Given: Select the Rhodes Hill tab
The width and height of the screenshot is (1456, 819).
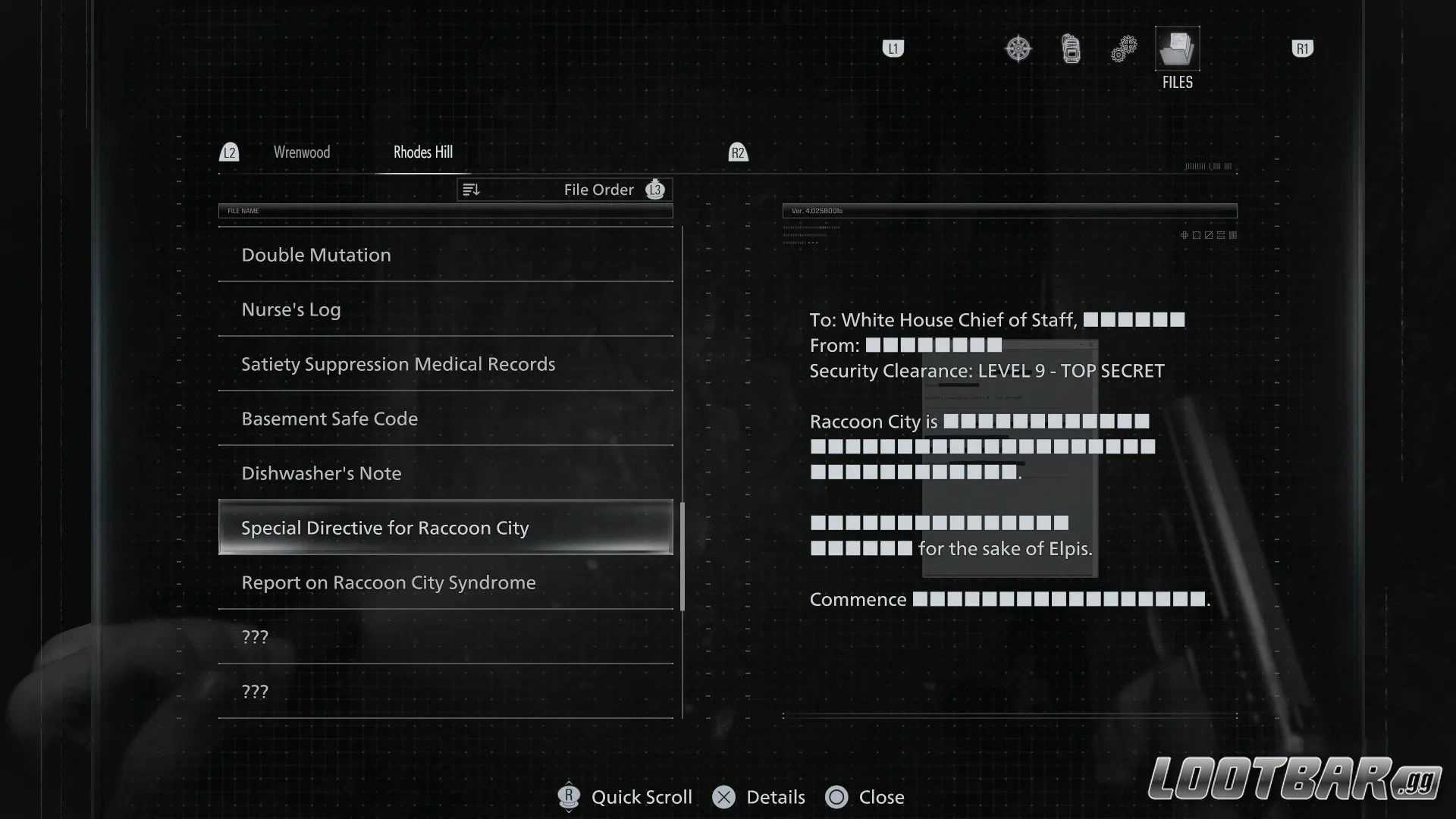Looking at the screenshot, I should pos(422,152).
